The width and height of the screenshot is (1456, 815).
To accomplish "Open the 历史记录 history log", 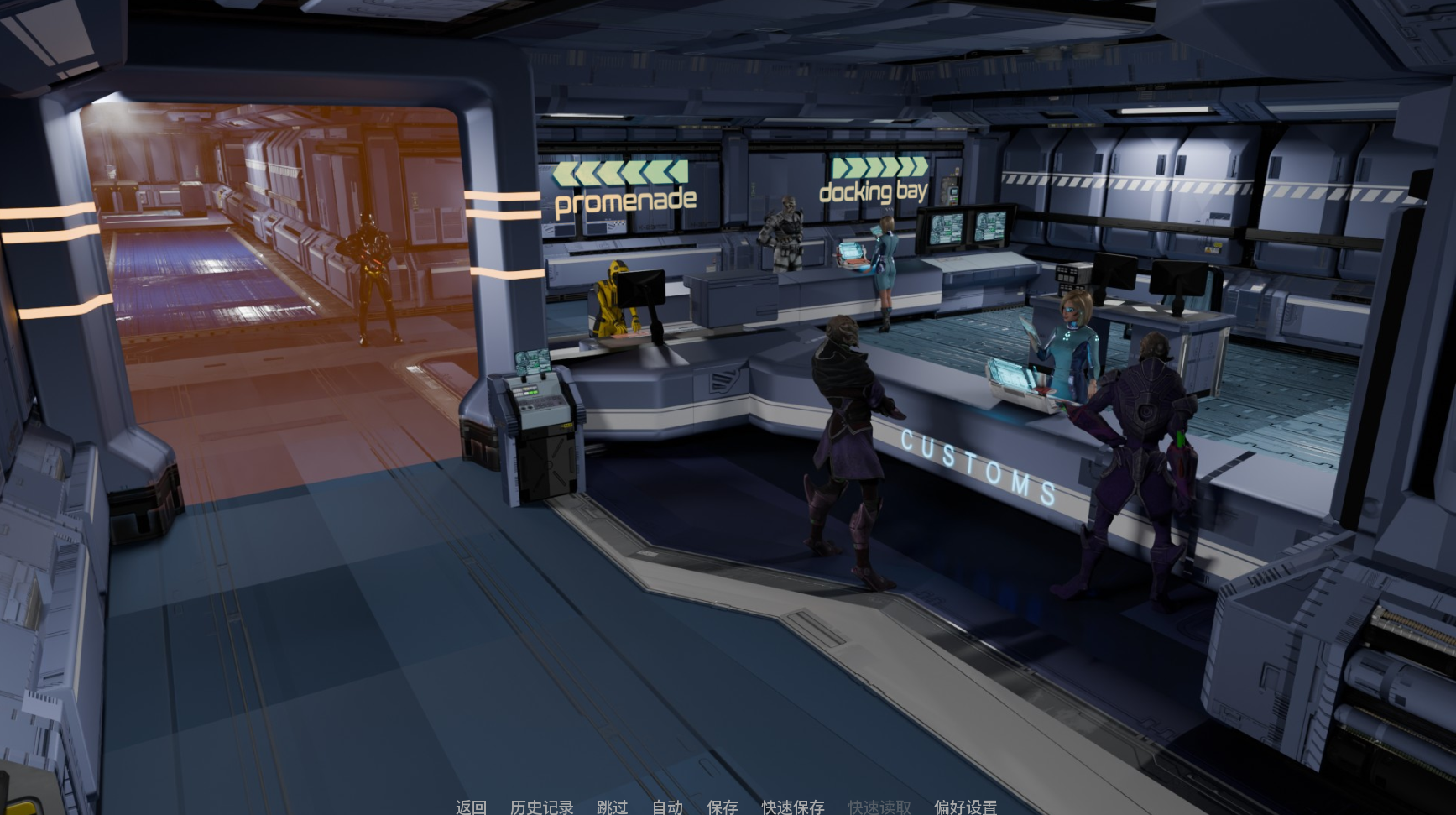I will tap(541, 807).
